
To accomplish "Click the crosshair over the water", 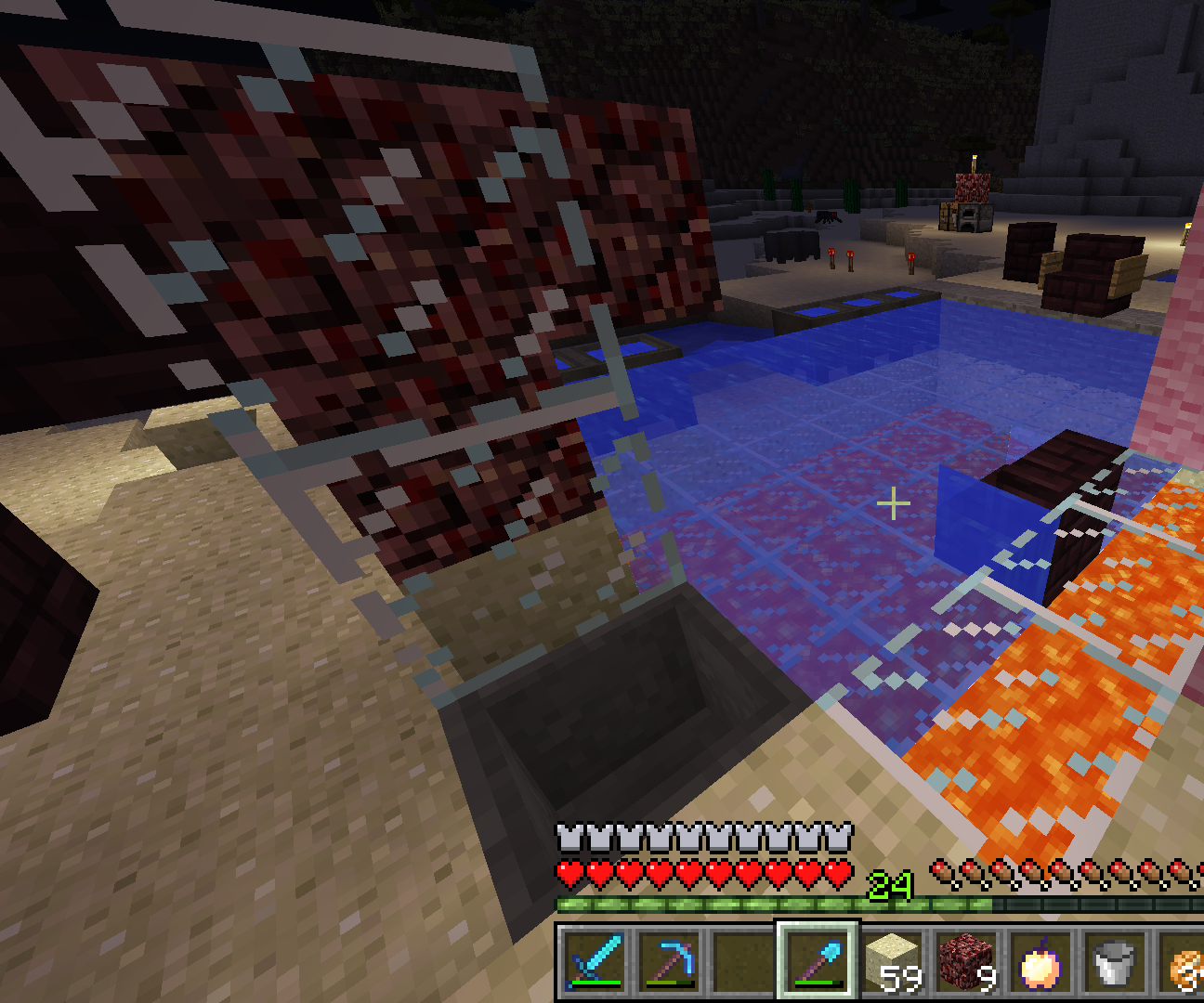I will coord(894,503).
